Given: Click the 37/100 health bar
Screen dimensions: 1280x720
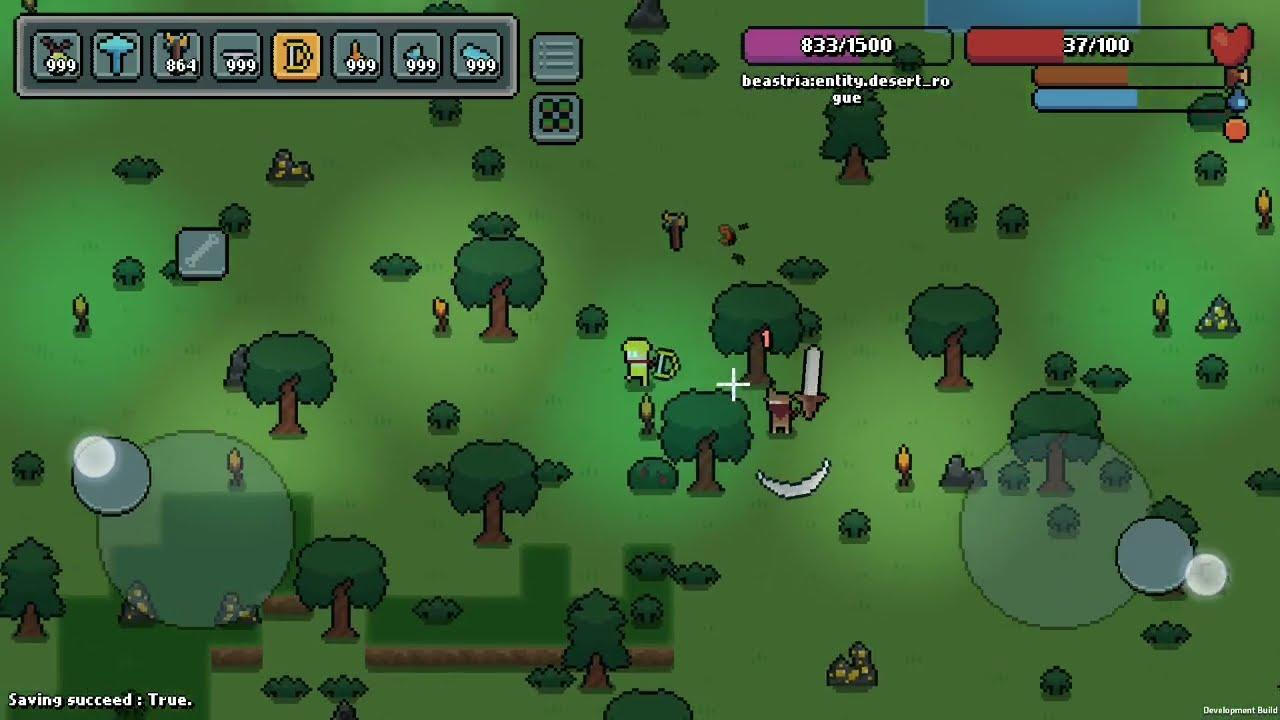Looking at the screenshot, I should [x=1090, y=44].
